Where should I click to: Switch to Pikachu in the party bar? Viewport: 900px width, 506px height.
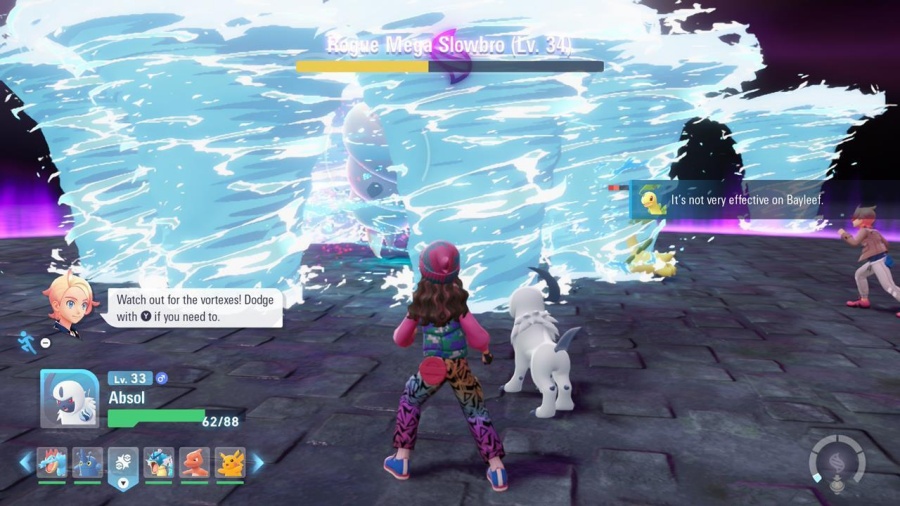point(230,462)
